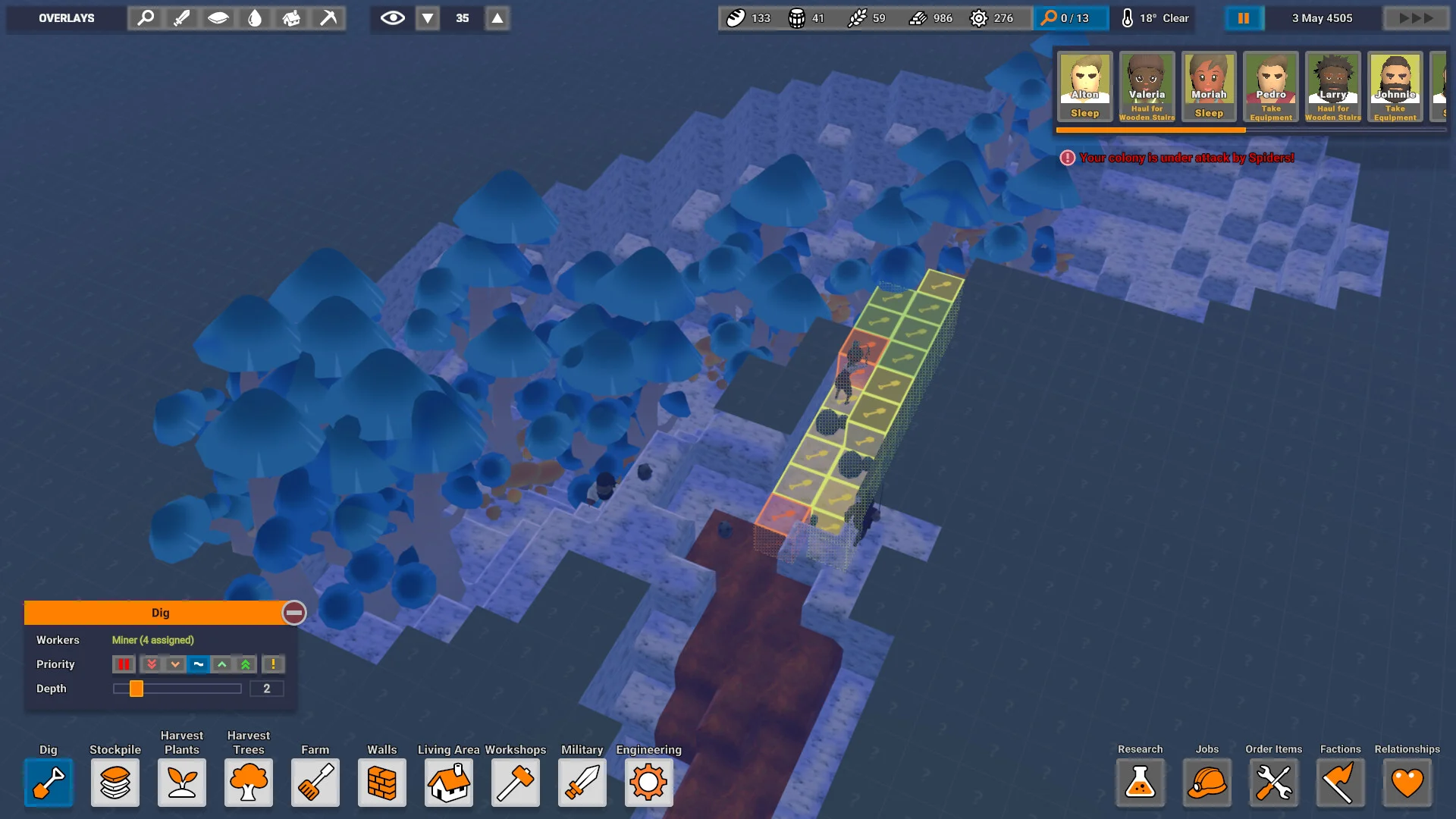1456x819 pixels.
Task: Close the Dig panel
Action: [x=294, y=613]
